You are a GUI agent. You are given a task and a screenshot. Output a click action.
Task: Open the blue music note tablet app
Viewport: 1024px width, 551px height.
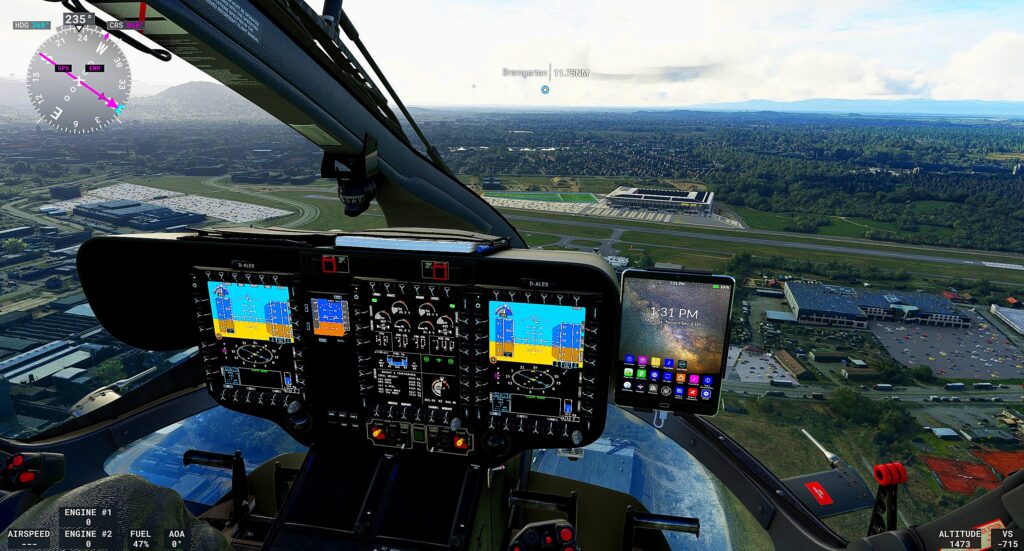(669, 362)
